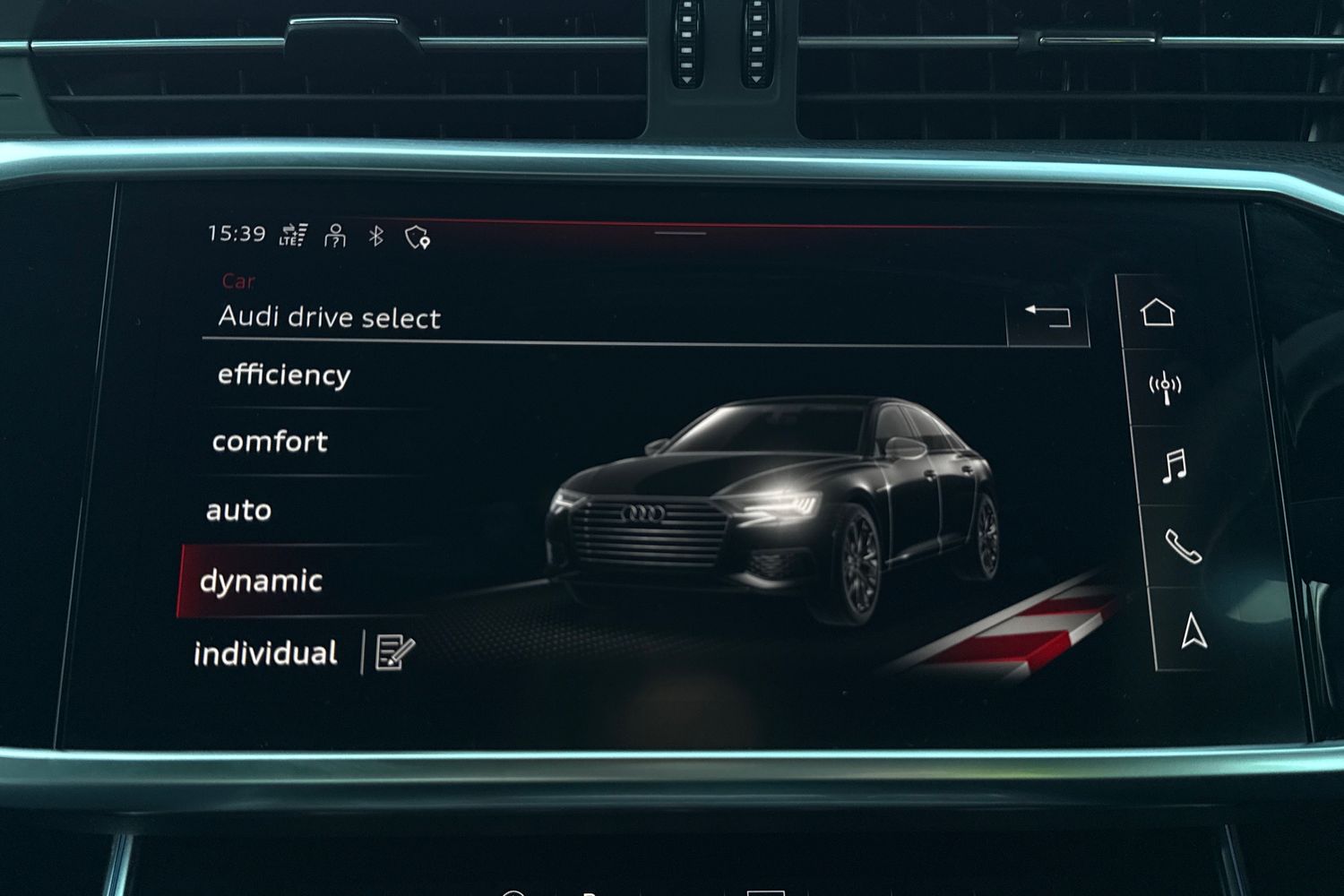Viewport: 1344px width, 896px height.
Task: Open navigation with the arrow icon
Action: (x=1193, y=631)
